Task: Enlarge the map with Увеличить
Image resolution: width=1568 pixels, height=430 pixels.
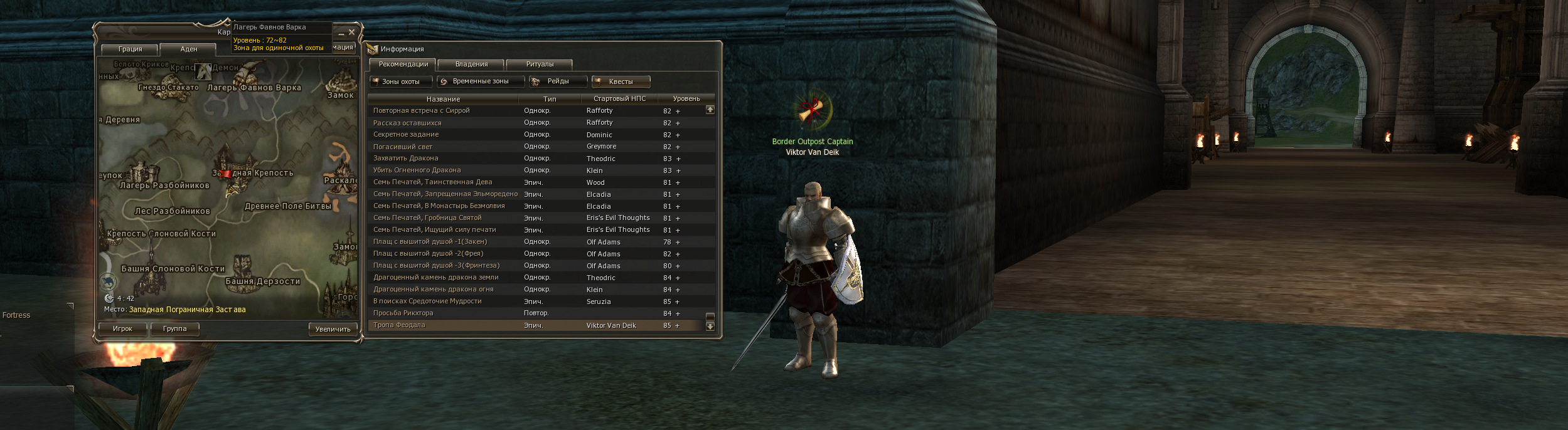Action: point(333,329)
